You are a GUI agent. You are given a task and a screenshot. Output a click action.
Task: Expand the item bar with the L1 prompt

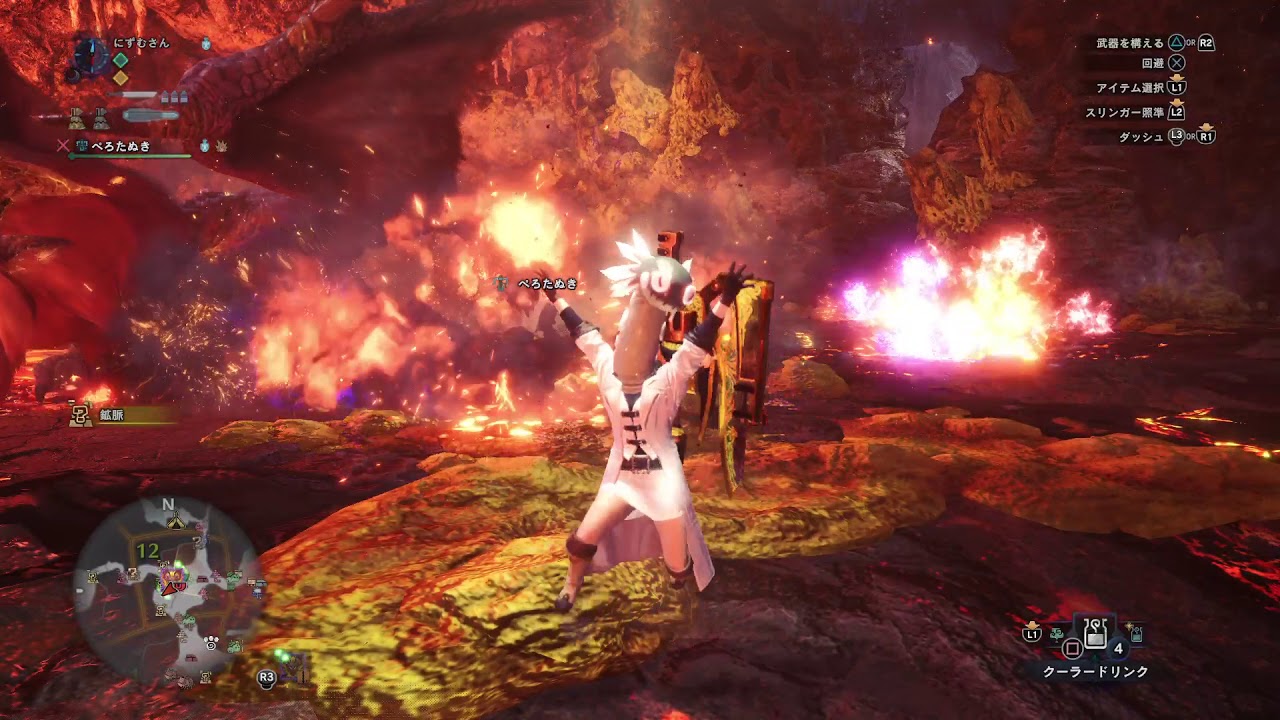[x=1032, y=634]
